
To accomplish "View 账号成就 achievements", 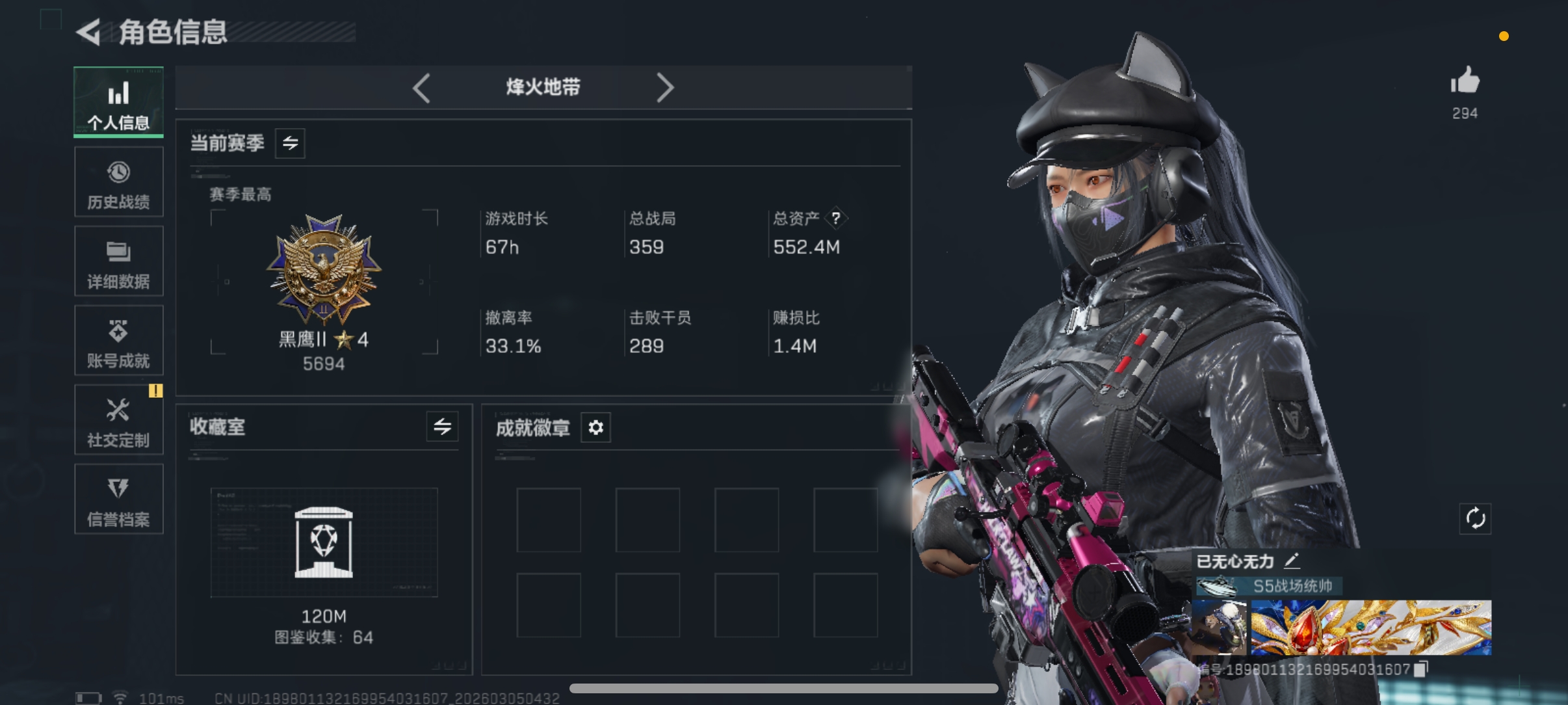I will tap(118, 340).
